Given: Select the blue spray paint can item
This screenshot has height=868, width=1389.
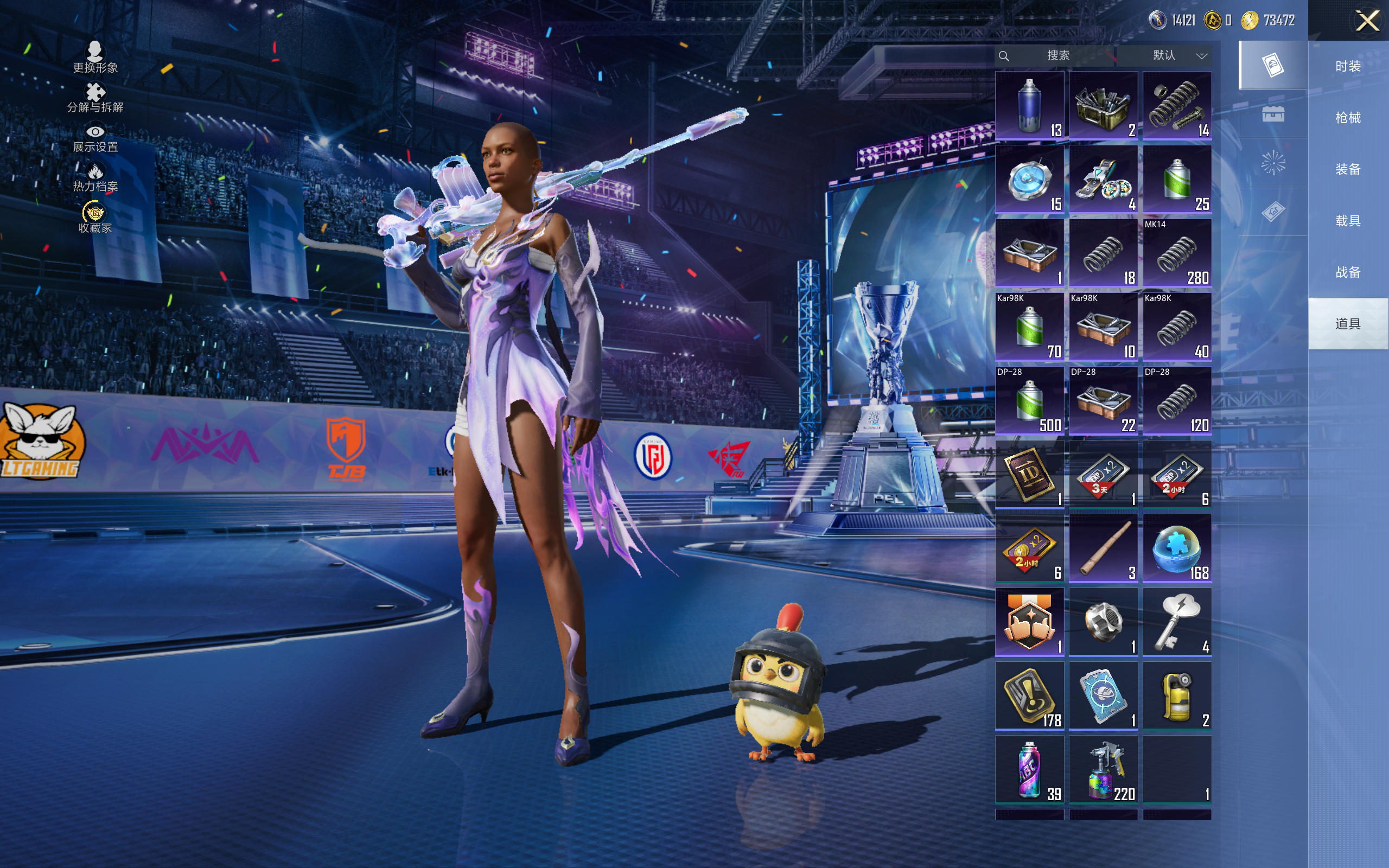Looking at the screenshot, I should pos(1029,106).
